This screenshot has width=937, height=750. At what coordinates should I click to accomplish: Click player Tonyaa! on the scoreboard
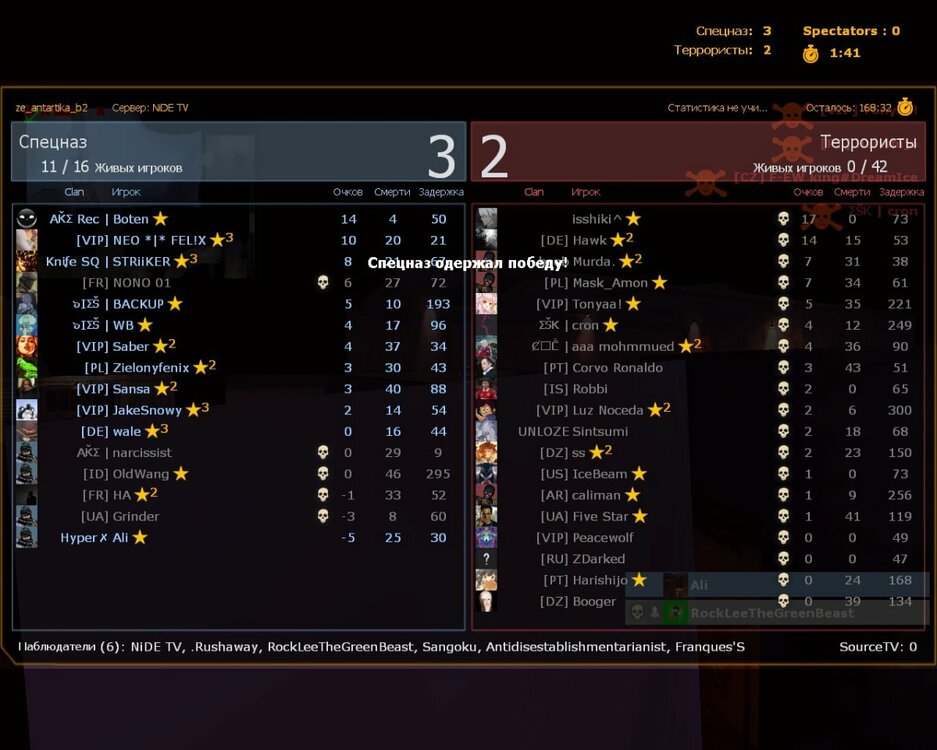601,304
